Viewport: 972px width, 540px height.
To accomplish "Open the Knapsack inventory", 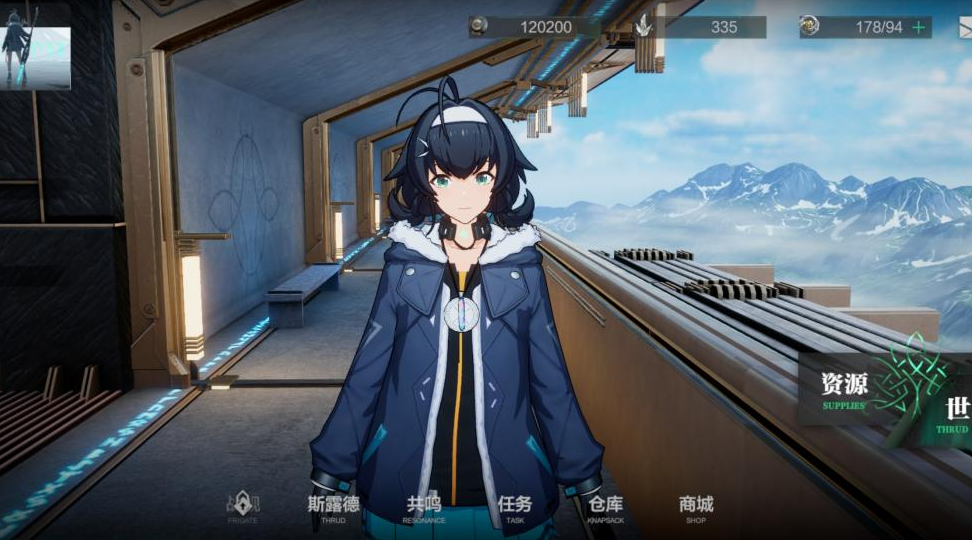I will pyautogui.click(x=606, y=507).
